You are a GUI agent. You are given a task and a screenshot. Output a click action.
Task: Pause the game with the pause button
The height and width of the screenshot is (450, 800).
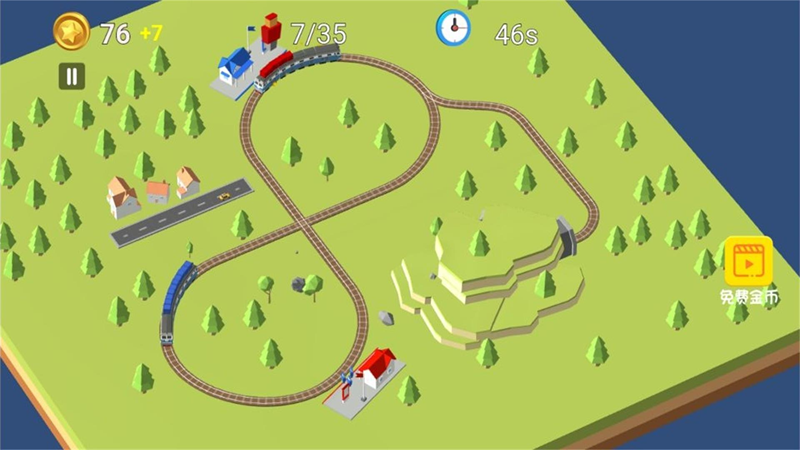click(71, 75)
